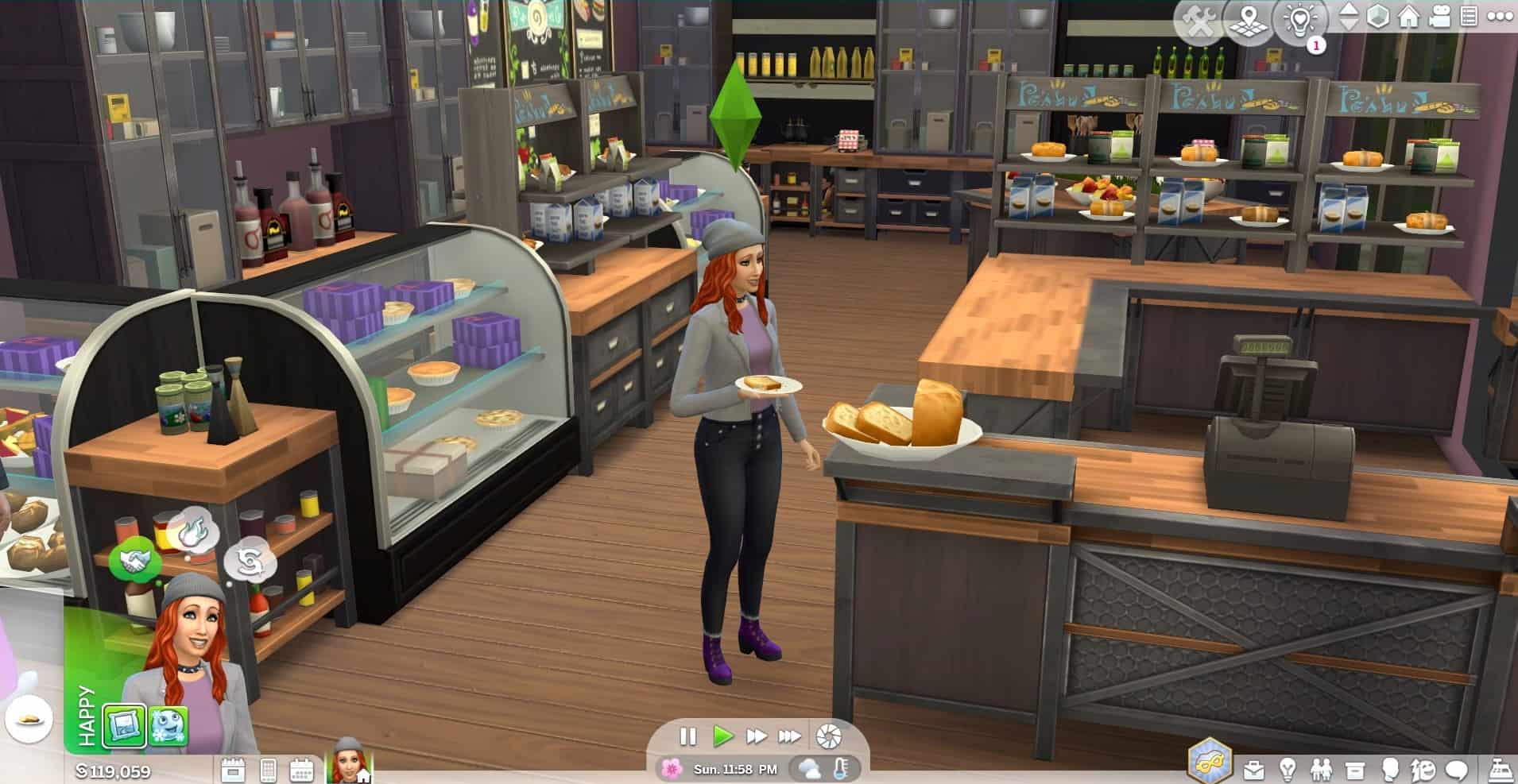
Task: Switch to triple ultra speed
Action: coord(789,736)
